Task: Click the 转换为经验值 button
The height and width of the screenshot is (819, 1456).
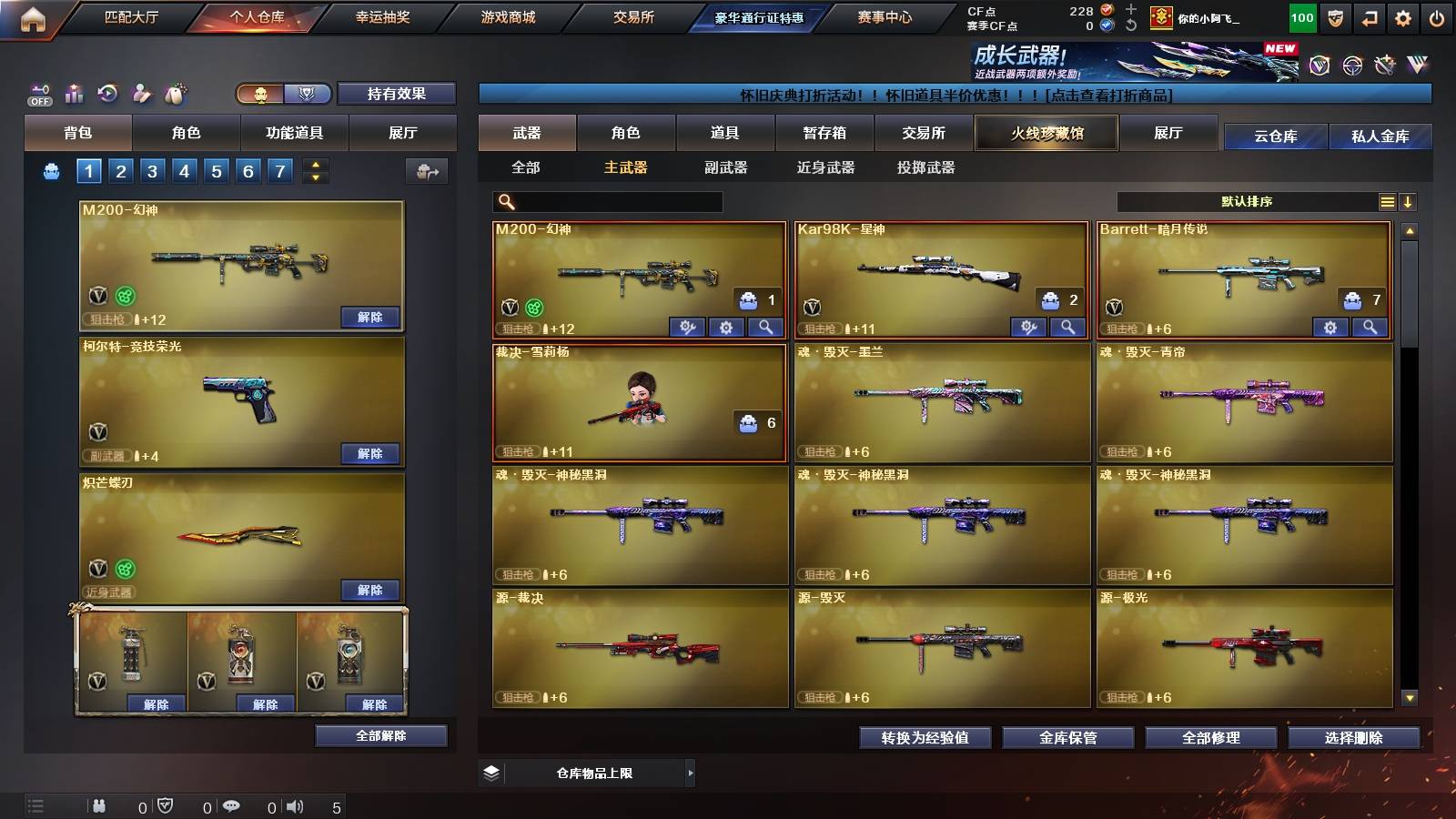Action: [925, 738]
